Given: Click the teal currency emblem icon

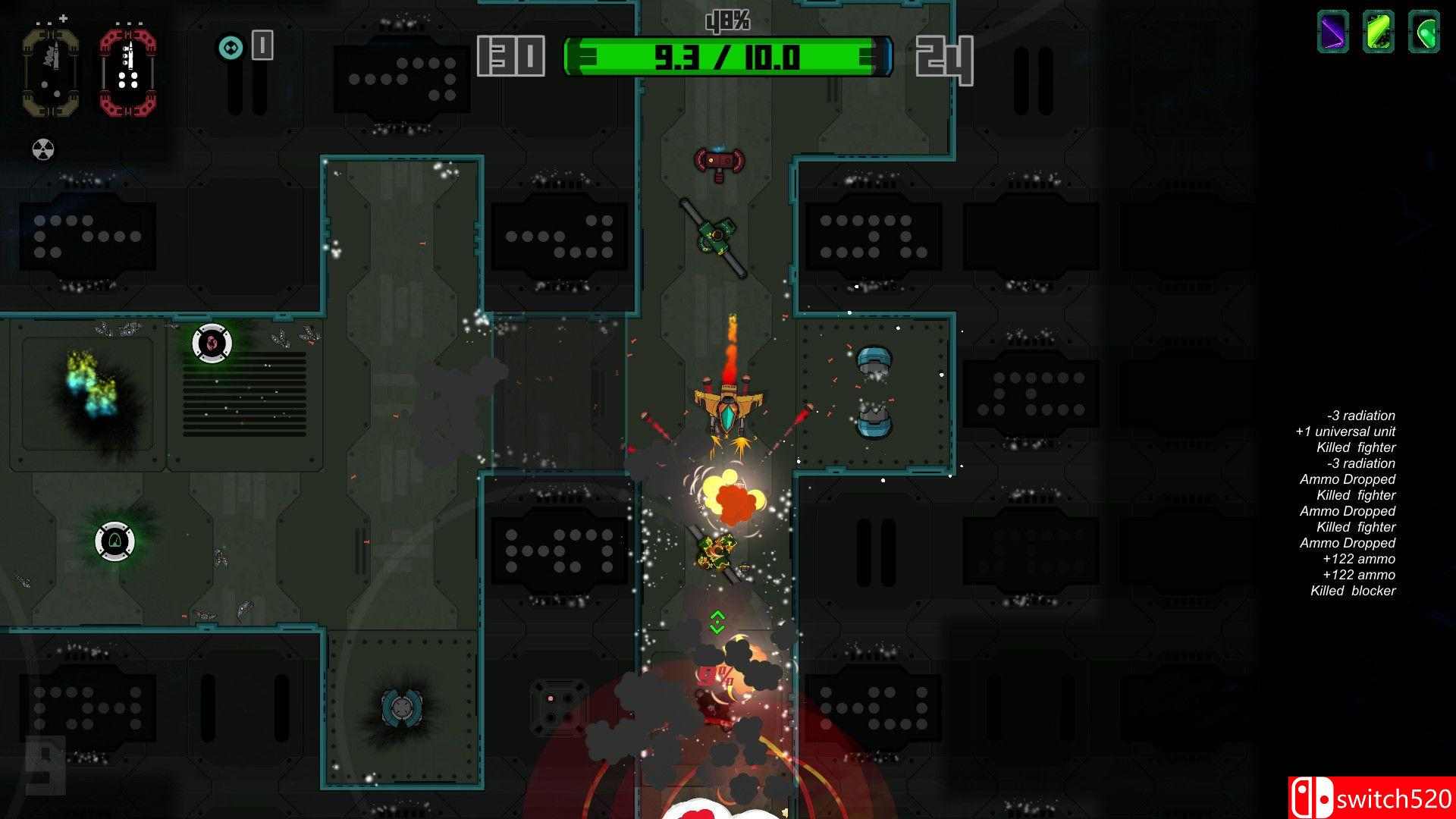Looking at the screenshot, I should point(232,47).
